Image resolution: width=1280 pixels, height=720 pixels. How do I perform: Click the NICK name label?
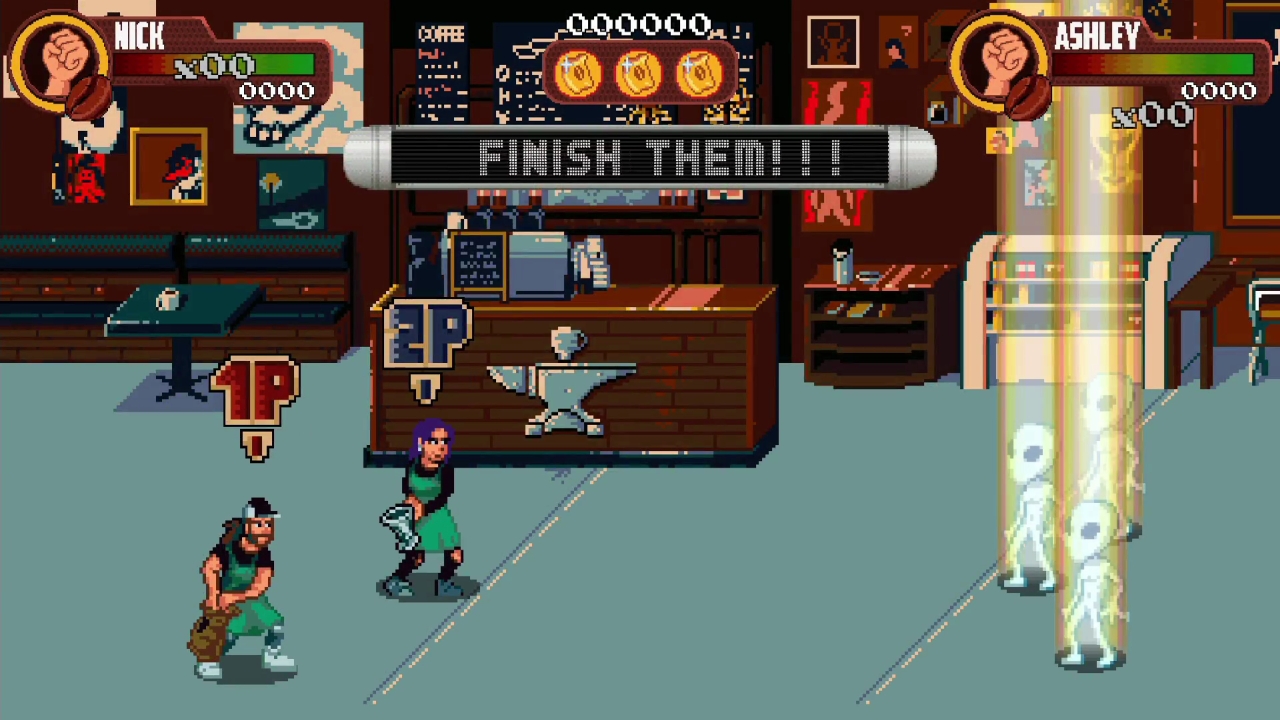[139, 37]
